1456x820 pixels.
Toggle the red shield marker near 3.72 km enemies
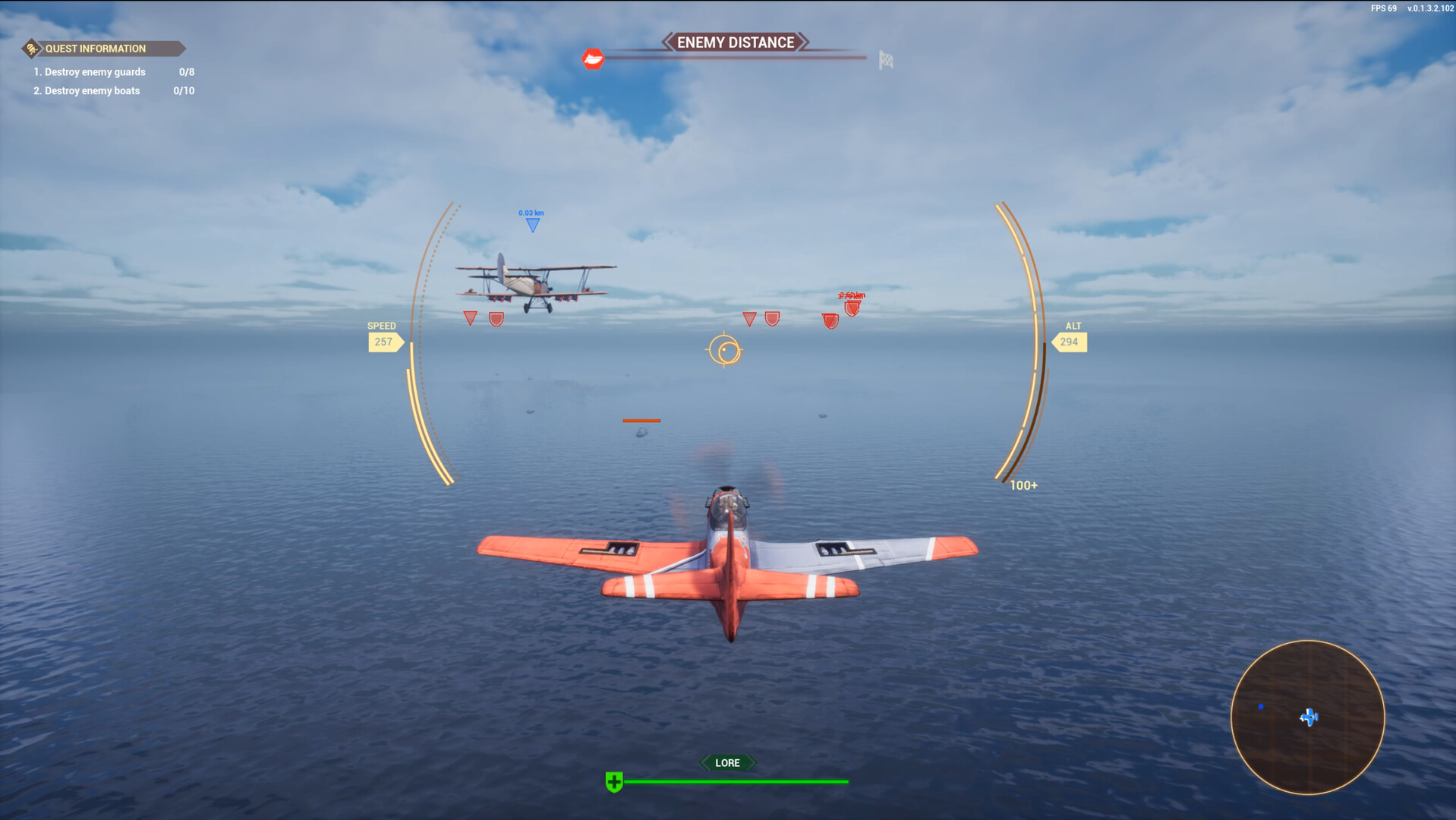coord(853,308)
